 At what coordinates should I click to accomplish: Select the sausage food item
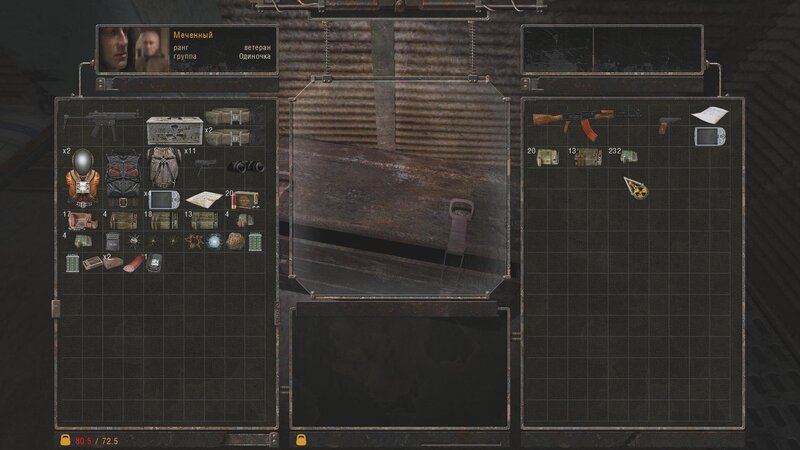(132, 263)
